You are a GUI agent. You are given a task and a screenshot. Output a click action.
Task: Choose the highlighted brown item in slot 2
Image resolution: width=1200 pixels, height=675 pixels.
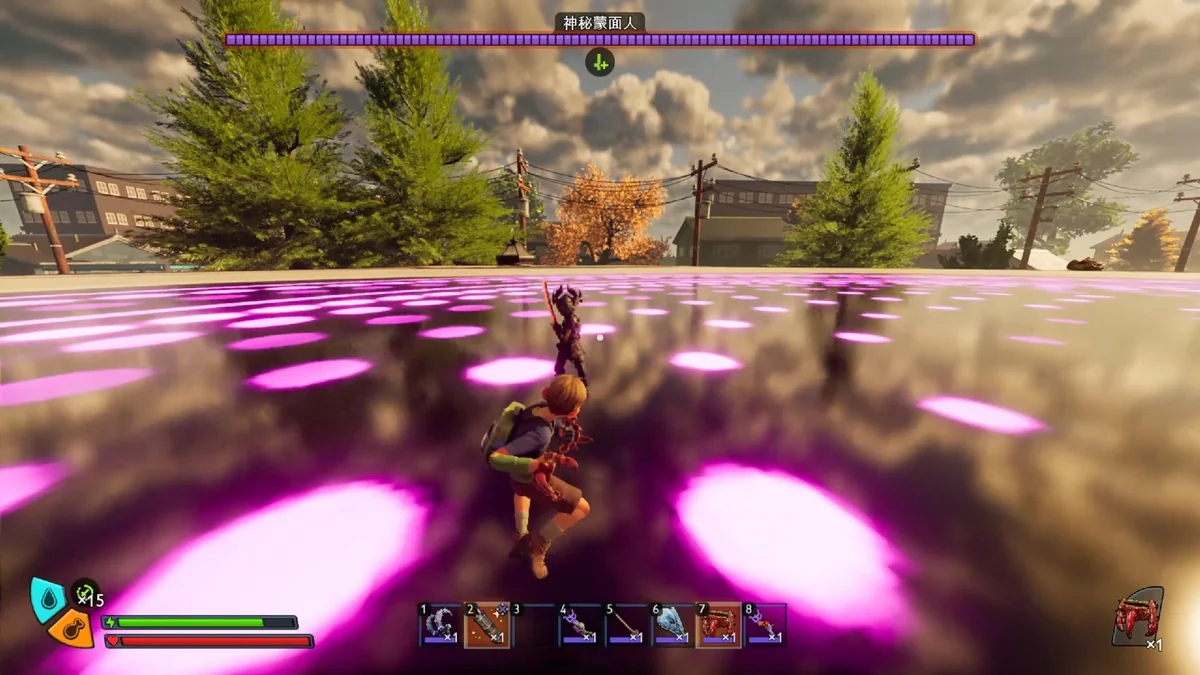[487, 625]
